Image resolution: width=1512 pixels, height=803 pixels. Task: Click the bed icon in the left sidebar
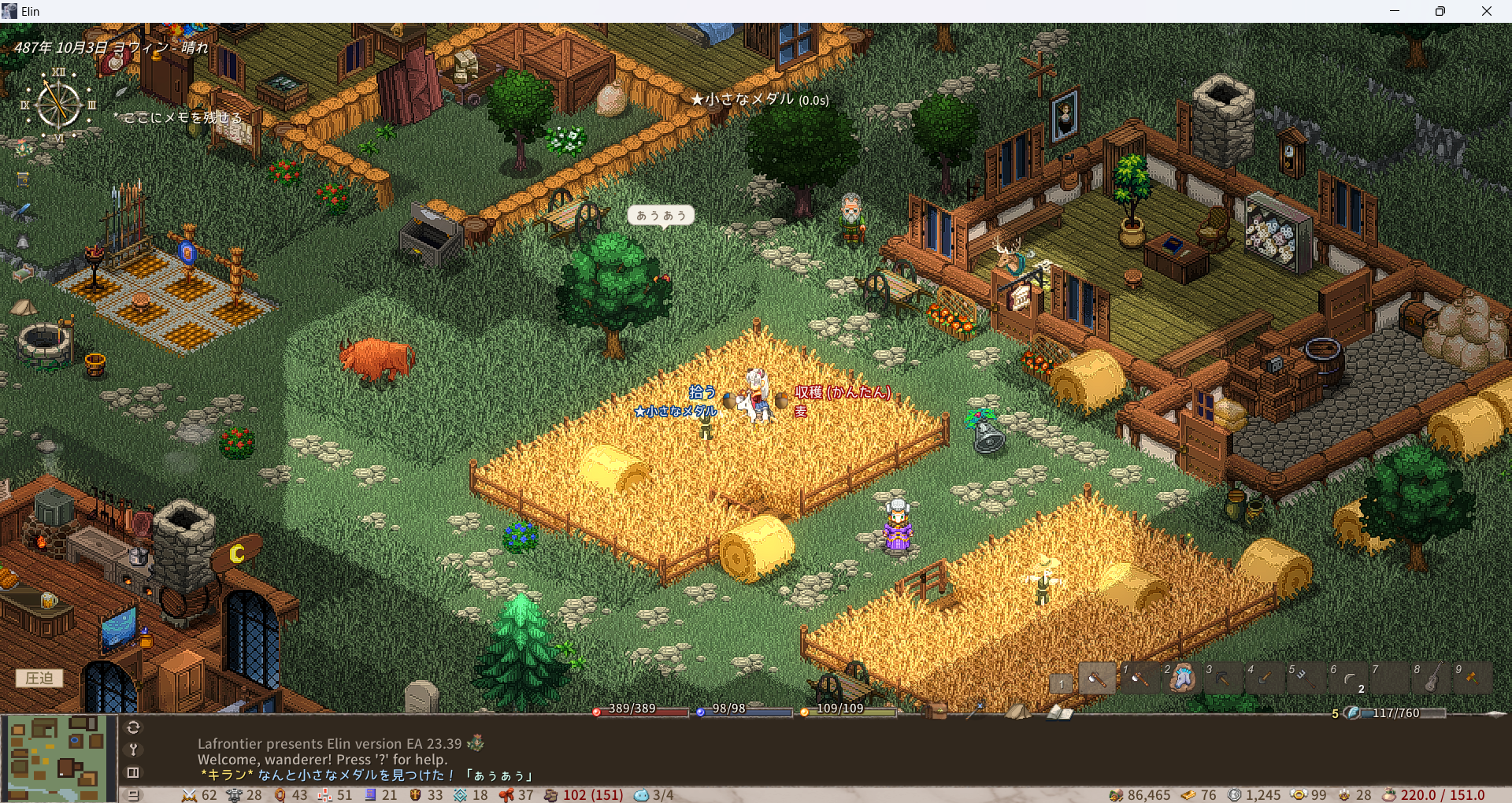point(22,273)
